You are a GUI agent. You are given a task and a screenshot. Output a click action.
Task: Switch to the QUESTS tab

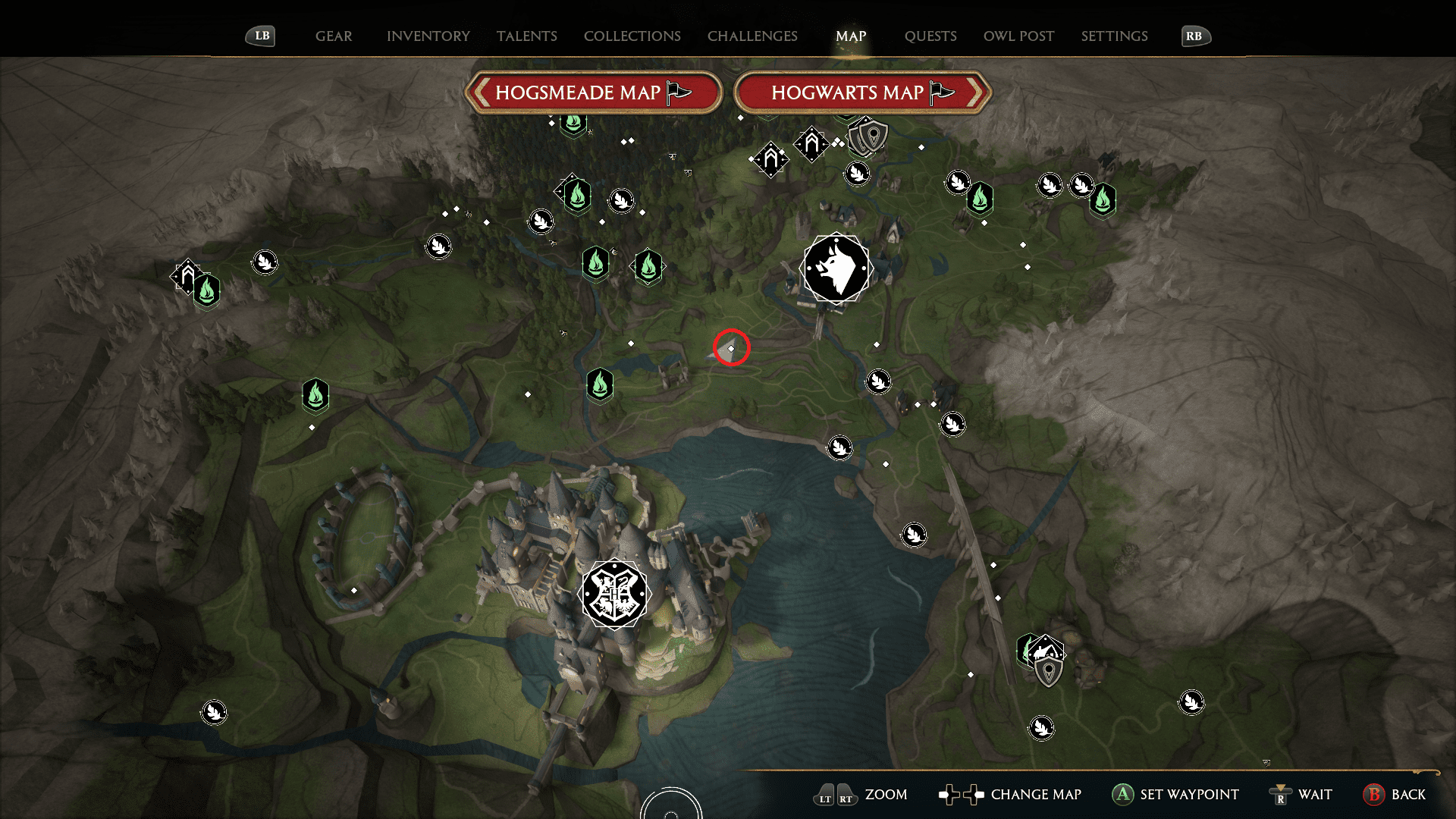coord(930,36)
